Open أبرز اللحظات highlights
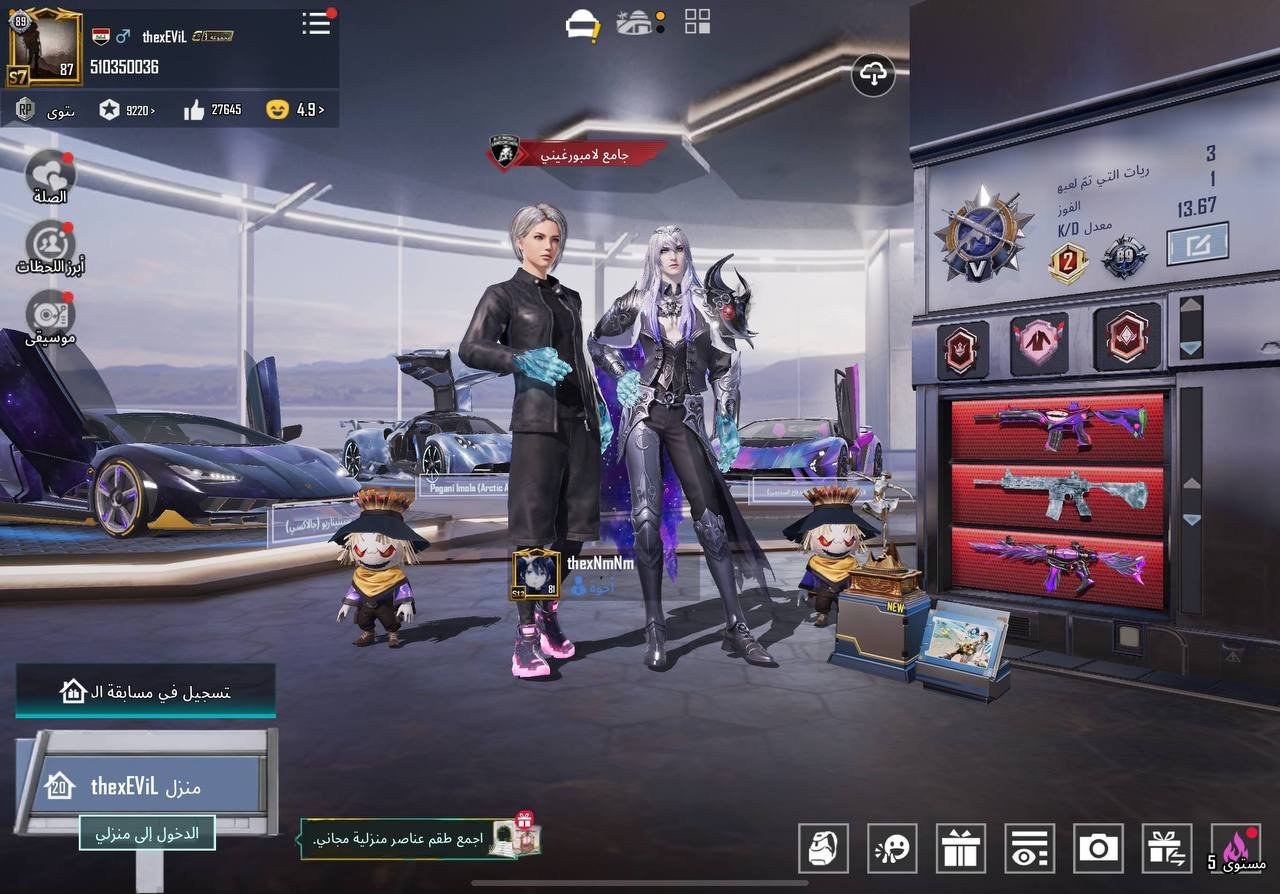The image size is (1280, 894). point(50,247)
